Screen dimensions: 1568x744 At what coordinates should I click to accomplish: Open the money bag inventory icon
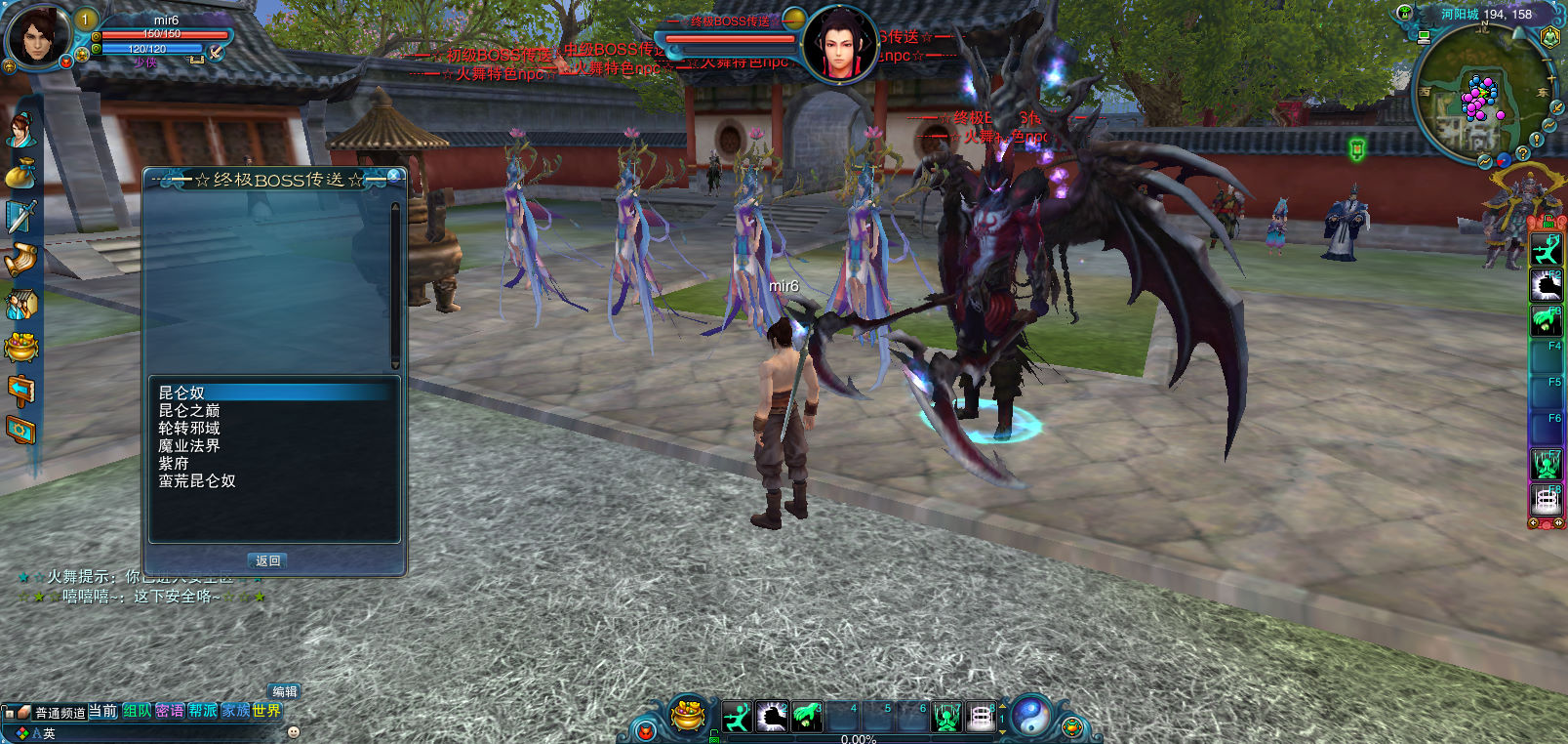[20, 174]
